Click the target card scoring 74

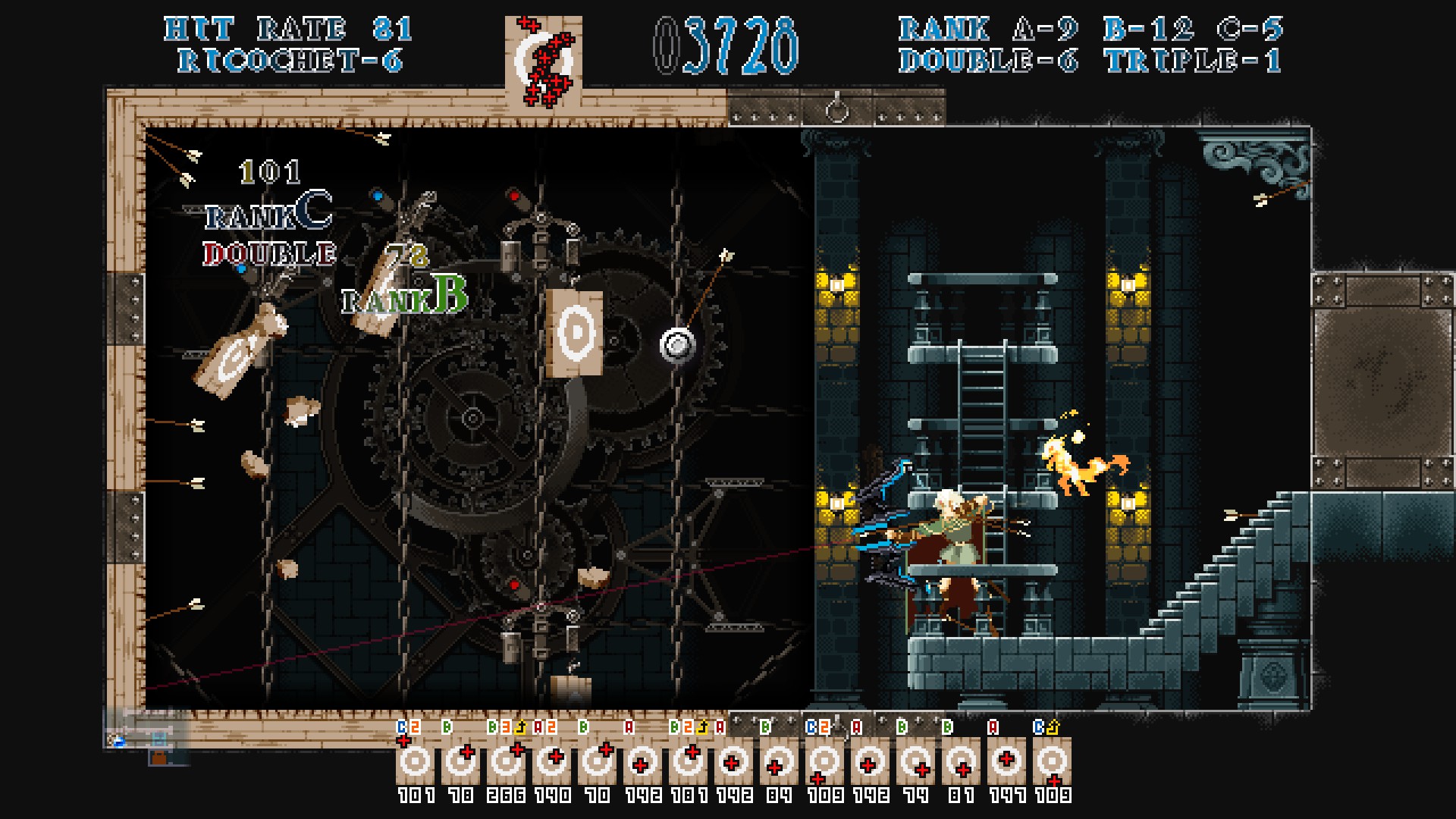pyautogui.click(x=916, y=761)
